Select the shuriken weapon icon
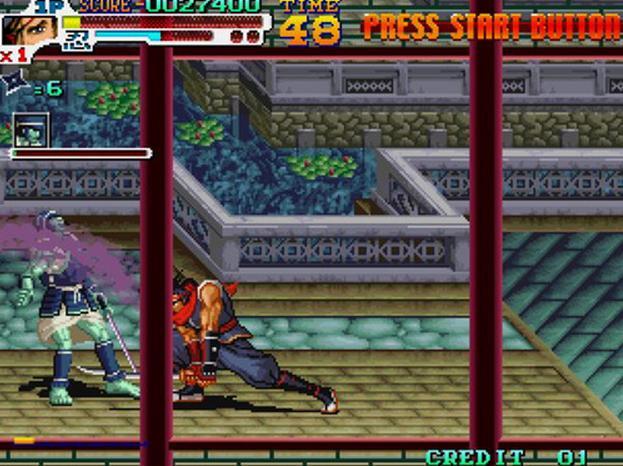 (x=17, y=87)
